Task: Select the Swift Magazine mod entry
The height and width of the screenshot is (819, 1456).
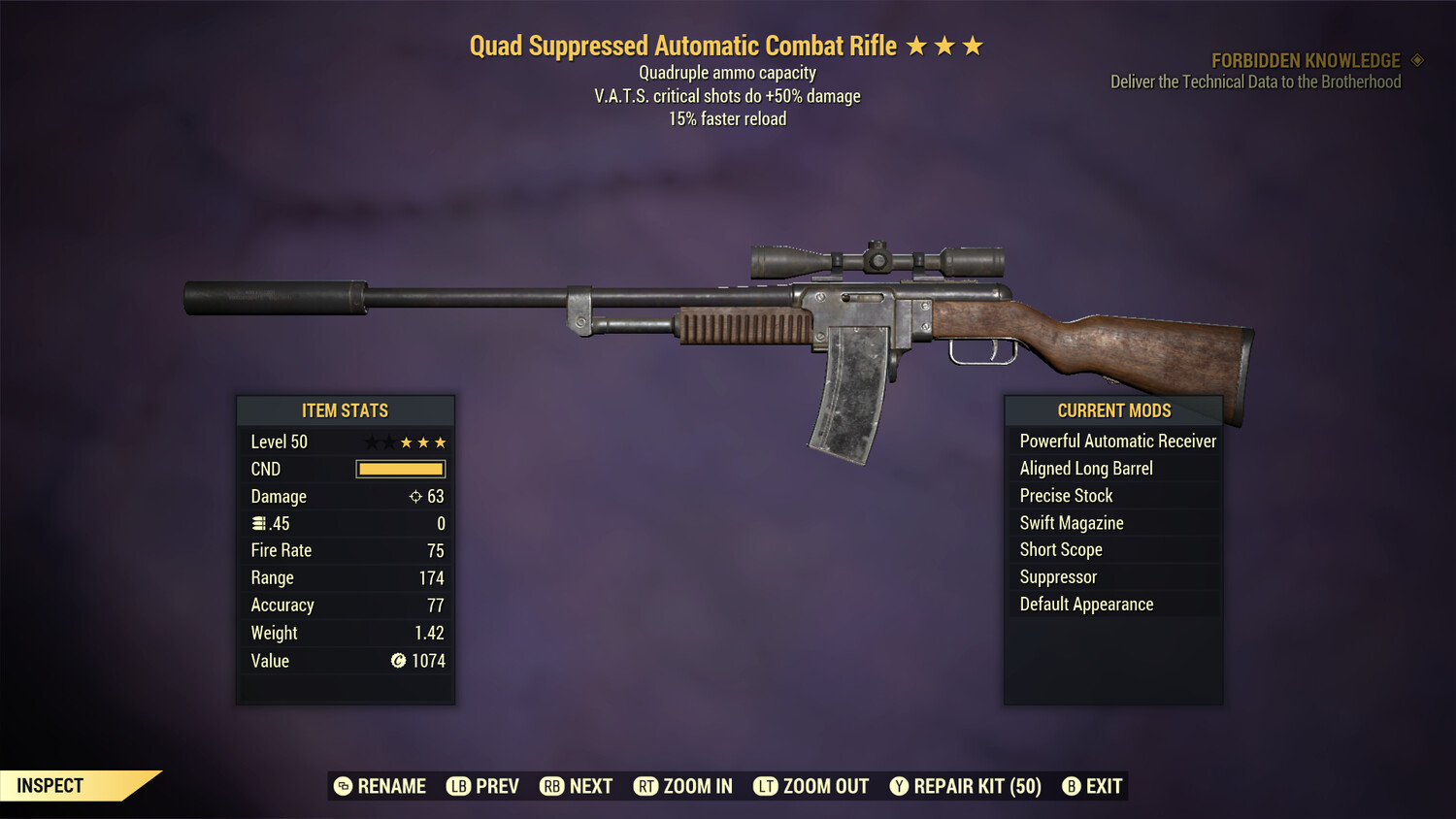Action: click(1071, 522)
